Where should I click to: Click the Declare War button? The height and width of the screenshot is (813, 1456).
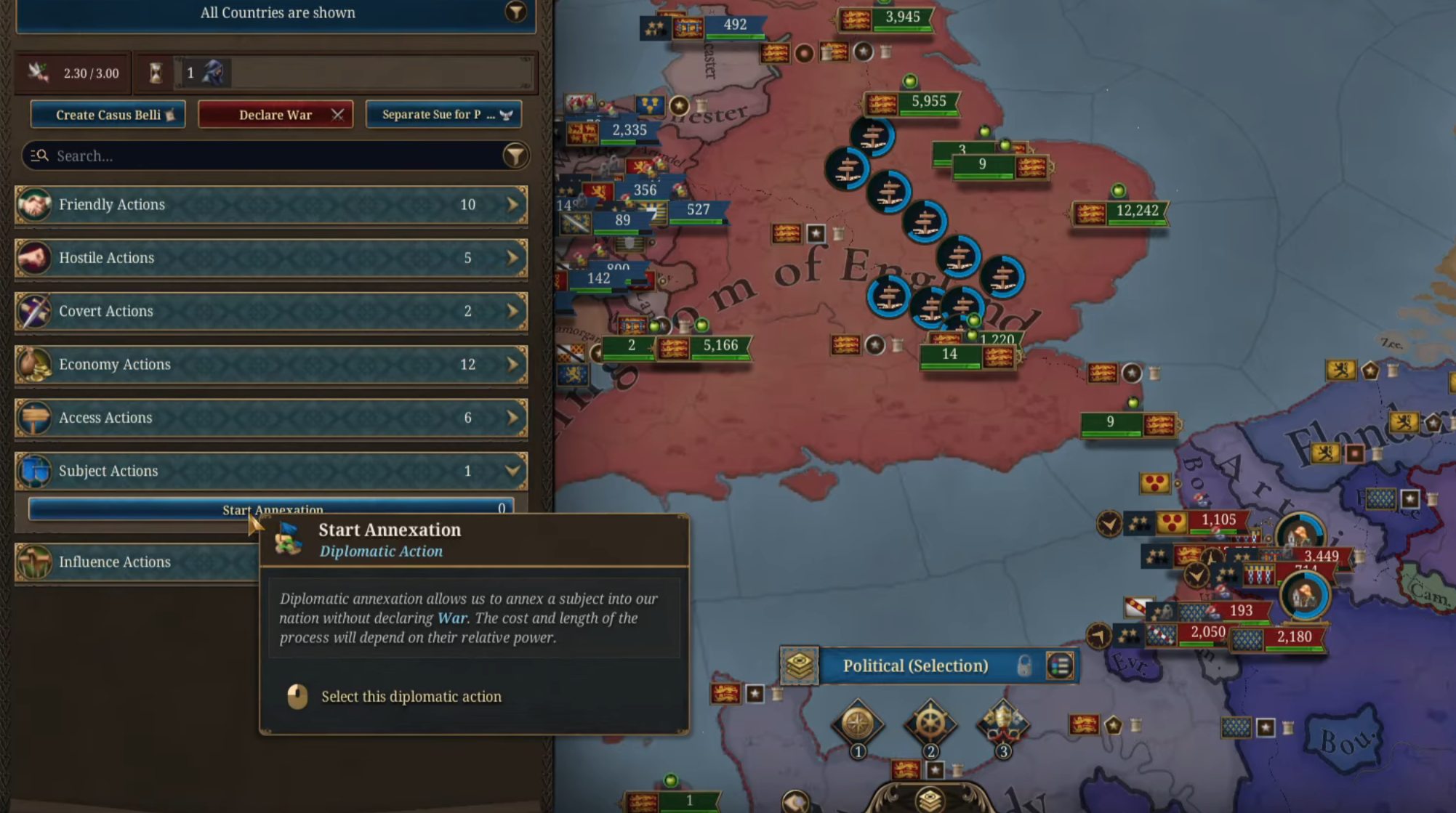275,114
